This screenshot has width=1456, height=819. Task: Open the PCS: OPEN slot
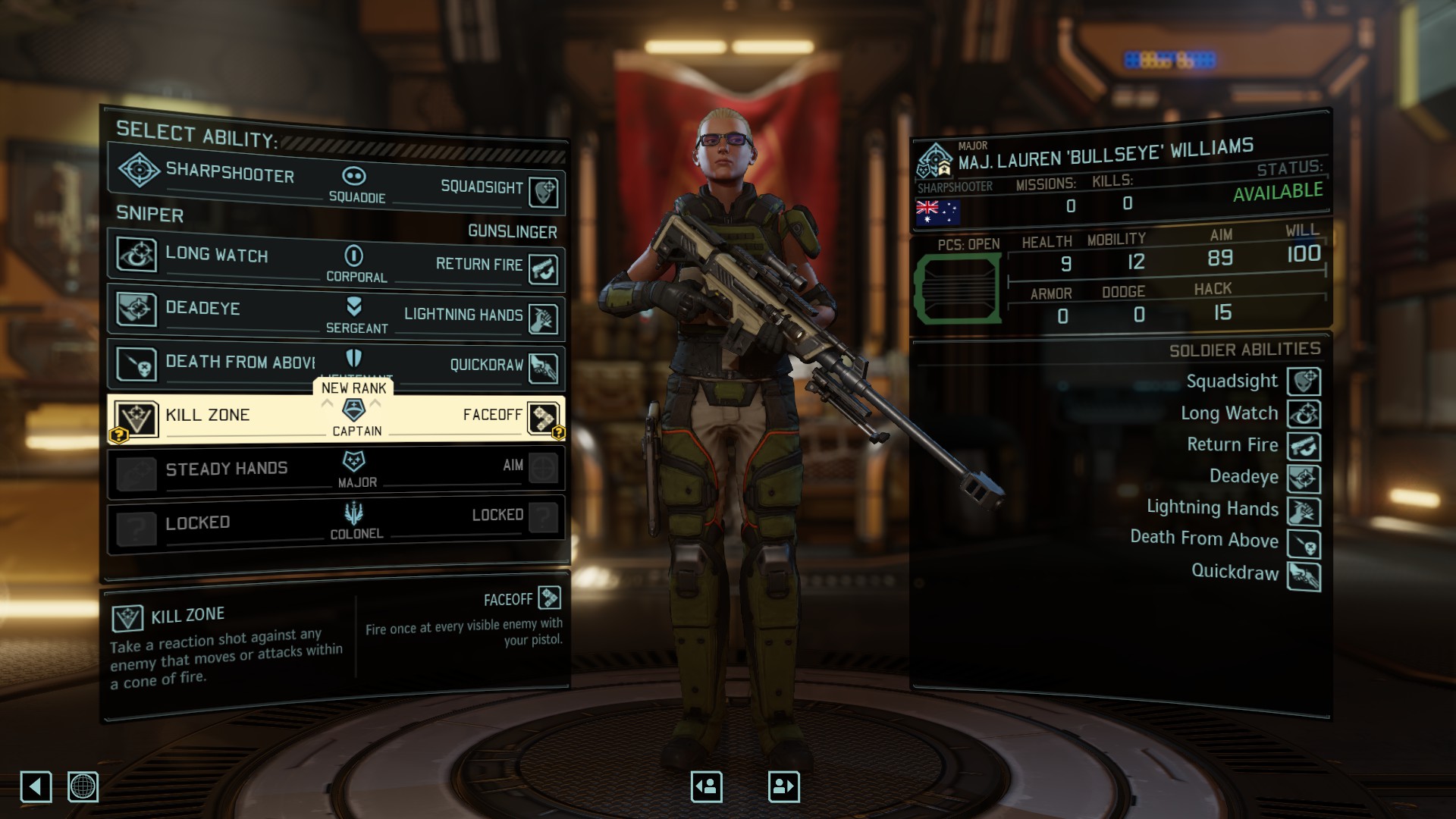pos(957,288)
